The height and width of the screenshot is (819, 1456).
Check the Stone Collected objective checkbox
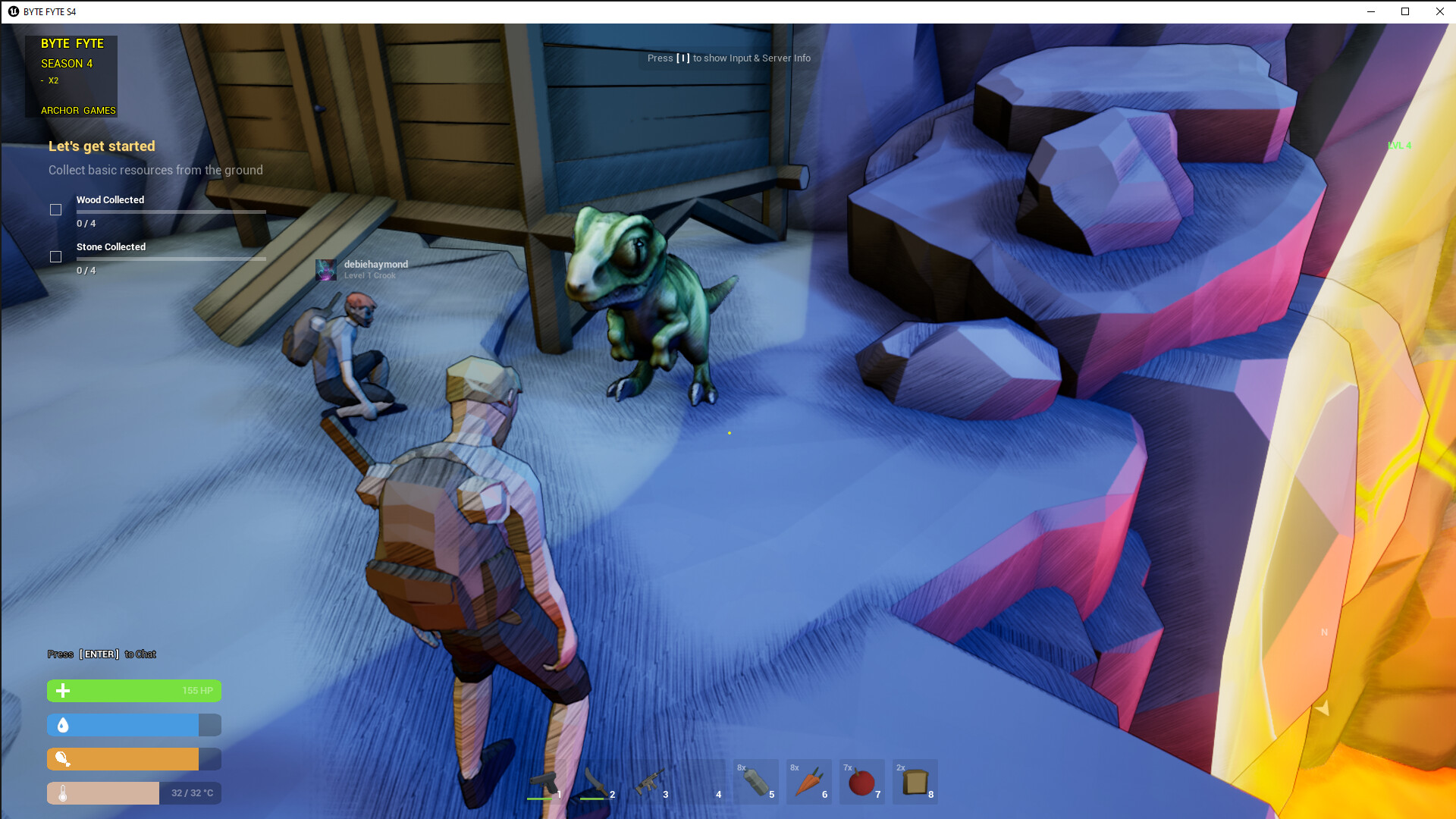(56, 257)
